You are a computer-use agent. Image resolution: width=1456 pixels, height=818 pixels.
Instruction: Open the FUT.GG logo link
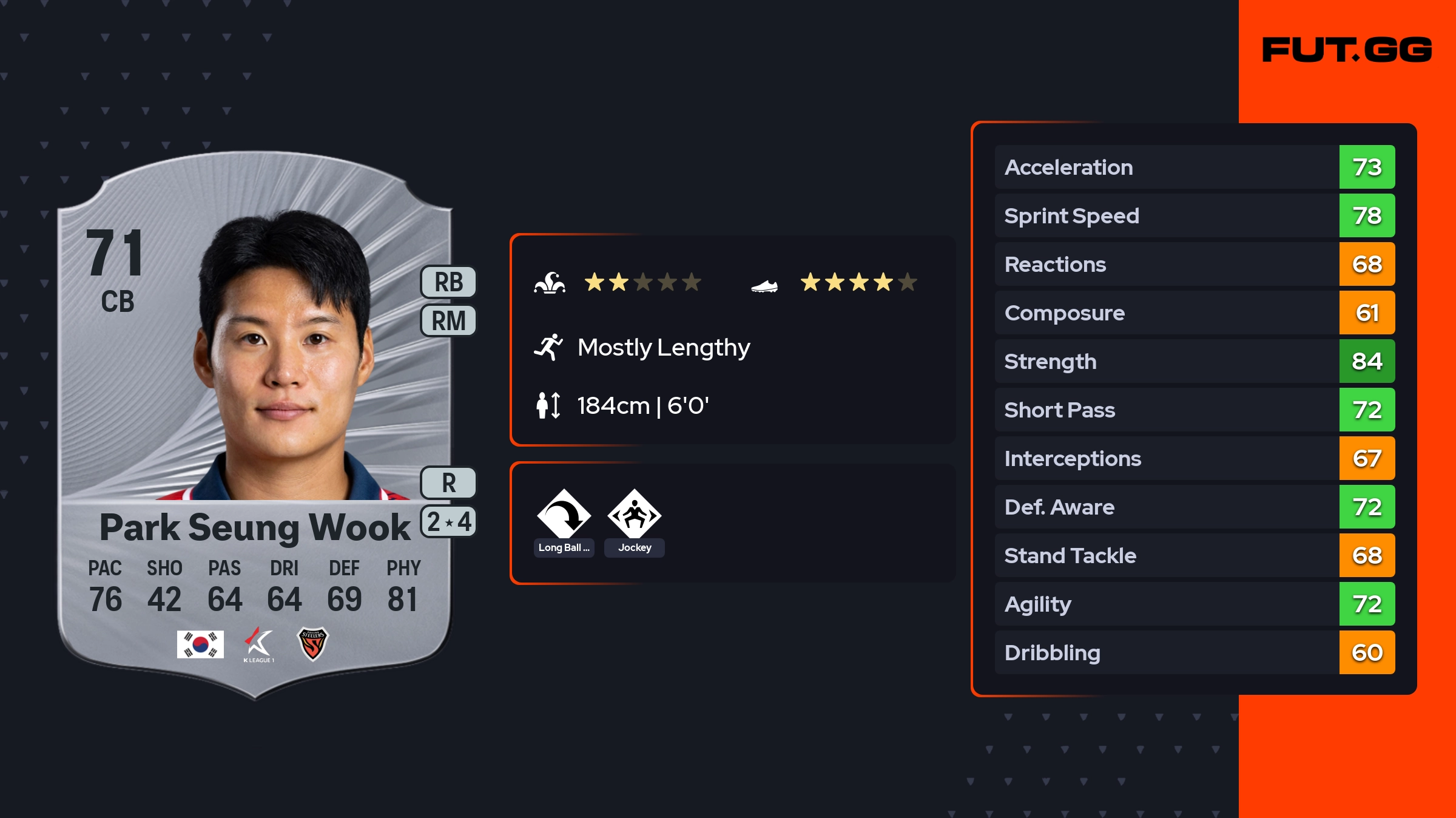1347,50
